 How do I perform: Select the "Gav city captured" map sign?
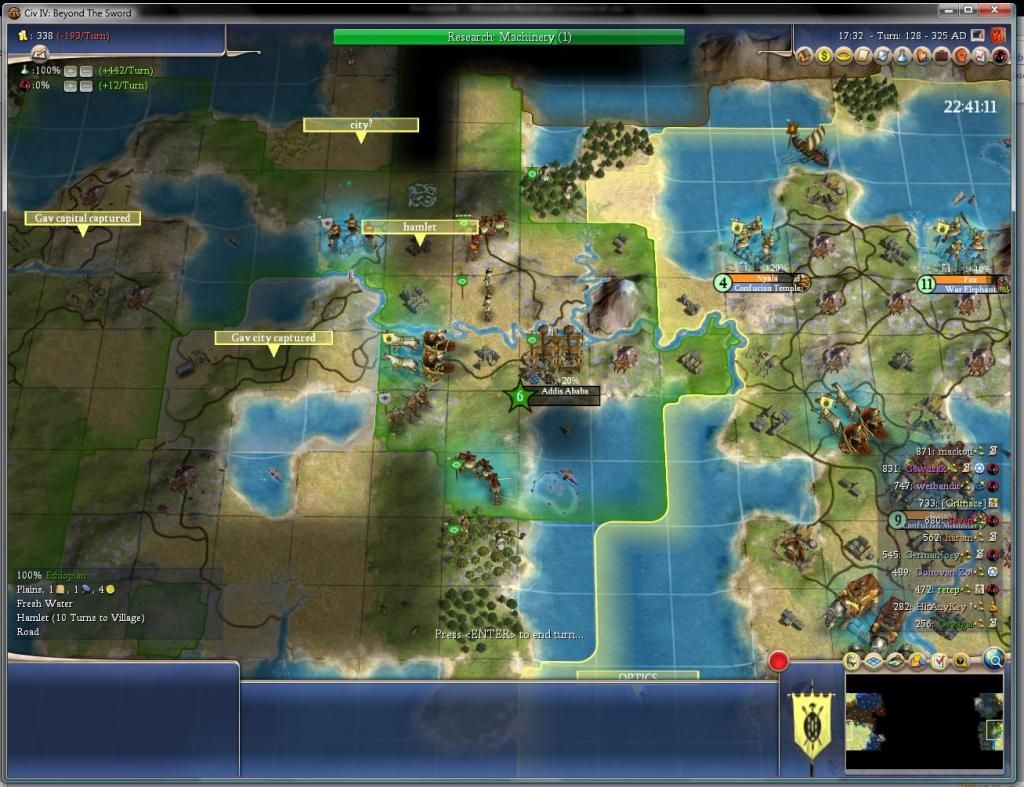click(273, 338)
